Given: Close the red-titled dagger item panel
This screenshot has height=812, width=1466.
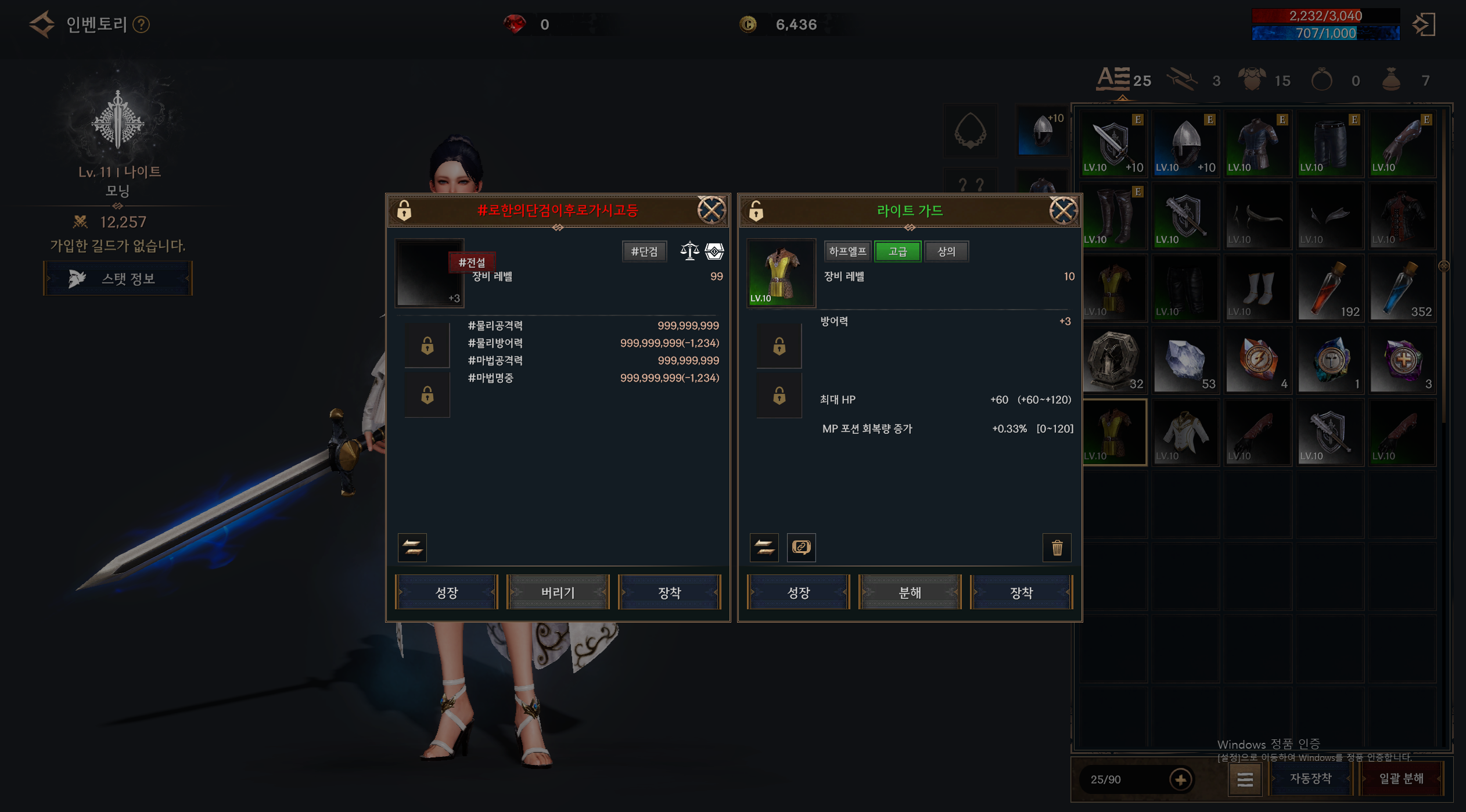Looking at the screenshot, I should [x=711, y=210].
